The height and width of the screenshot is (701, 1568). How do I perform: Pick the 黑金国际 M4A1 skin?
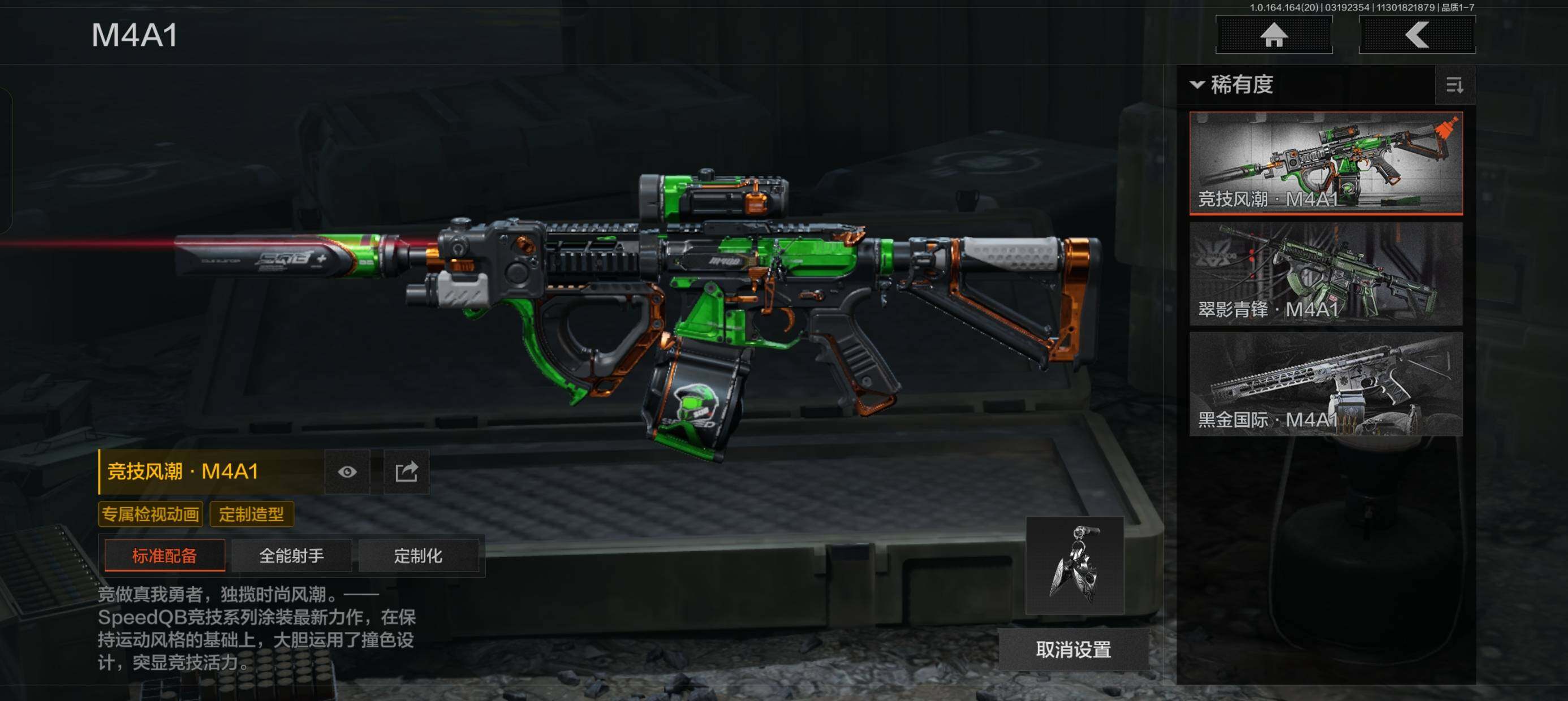1326,384
